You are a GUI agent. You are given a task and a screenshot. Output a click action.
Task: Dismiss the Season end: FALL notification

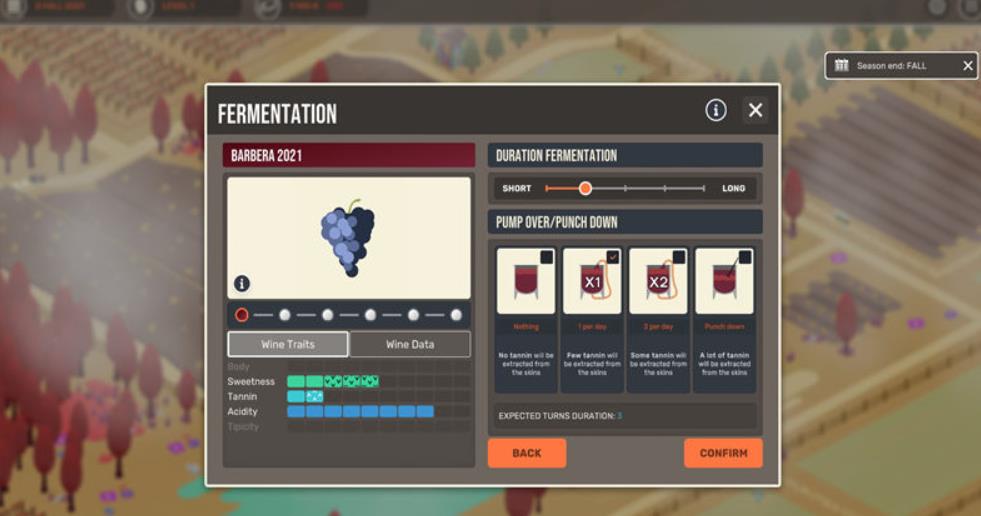pos(967,66)
